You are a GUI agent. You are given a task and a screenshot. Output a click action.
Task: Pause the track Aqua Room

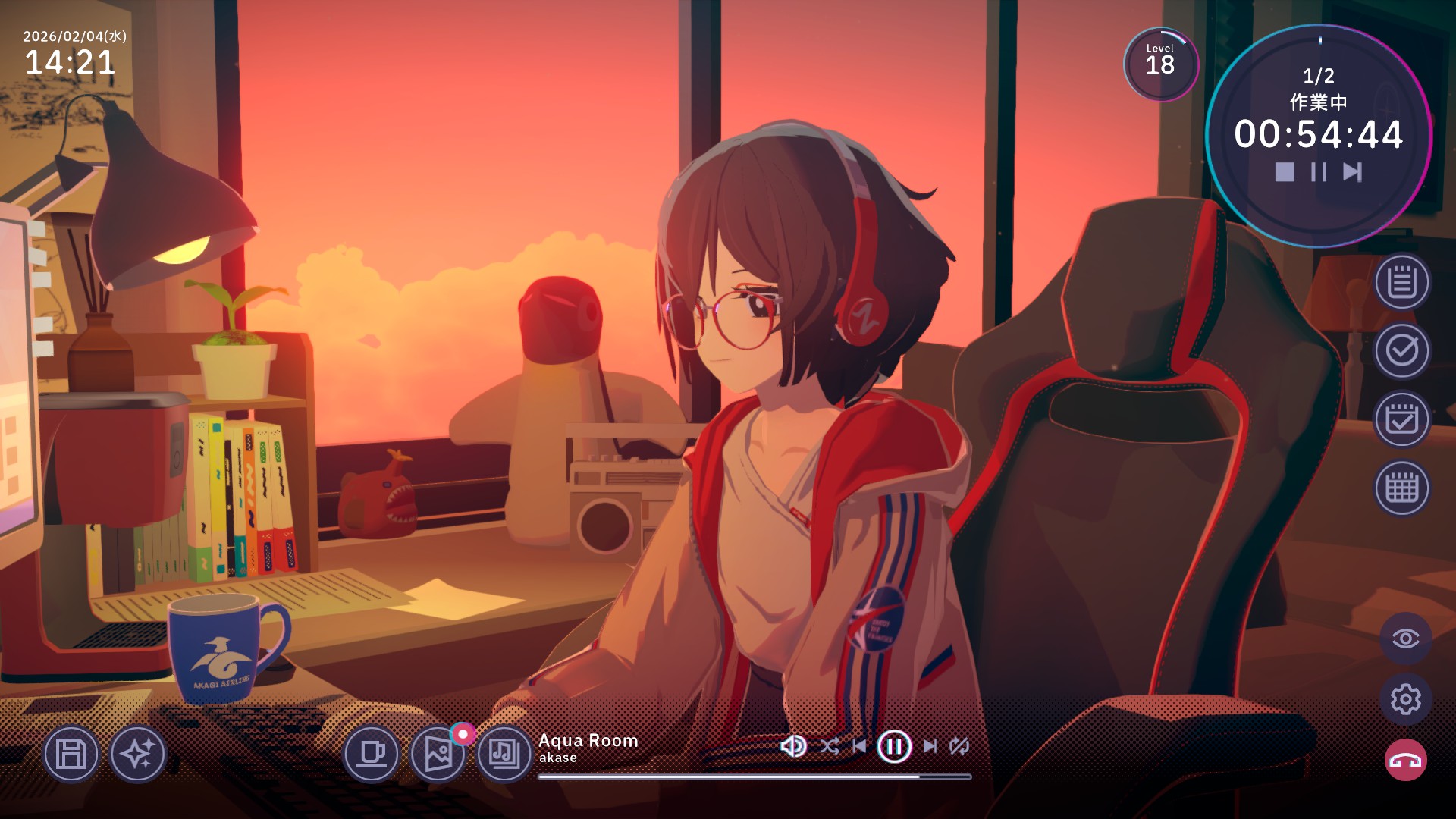click(895, 745)
